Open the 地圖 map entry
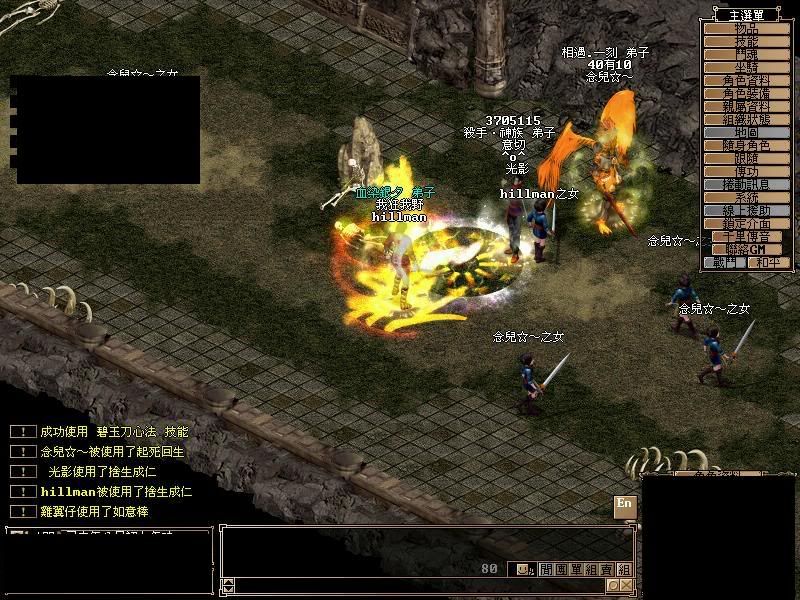Screen dimensions: 800x600 (746, 132)
